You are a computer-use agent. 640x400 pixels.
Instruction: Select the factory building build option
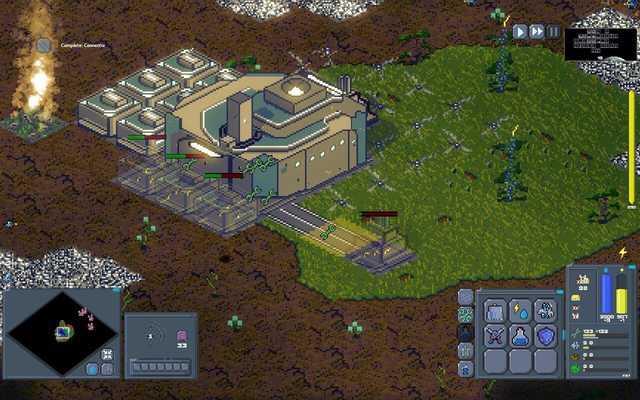(x=495, y=311)
